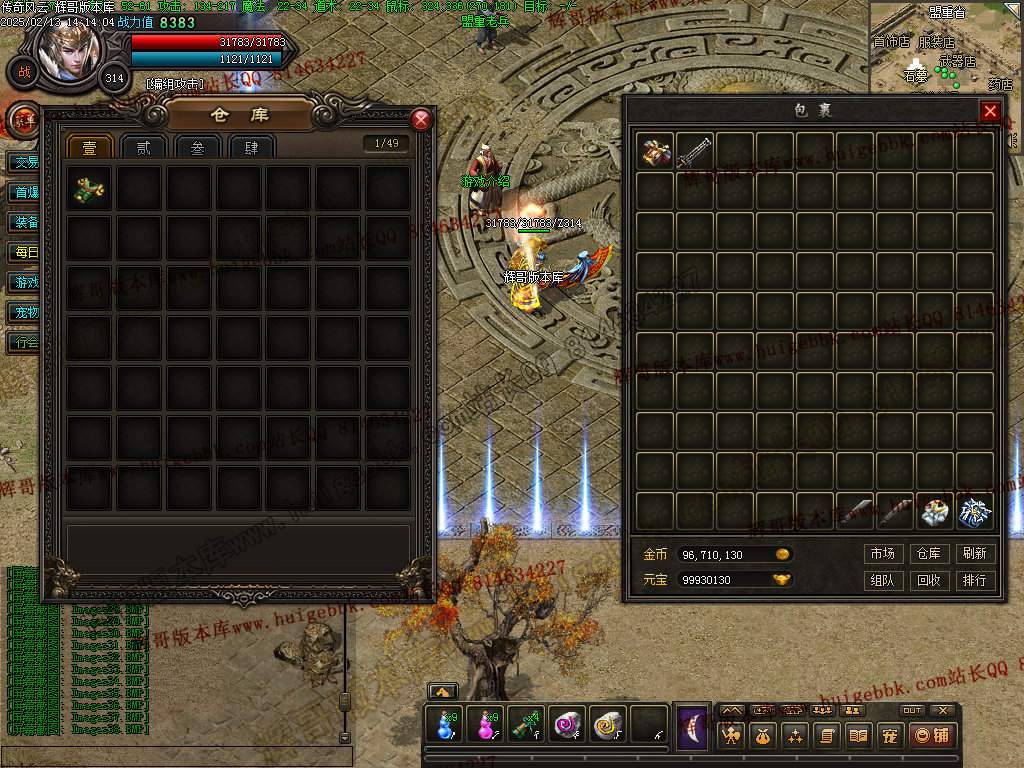This screenshot has width=1024, height=768.
Task: Open the 交易 trade side menu
Action: tap(24, 162)
